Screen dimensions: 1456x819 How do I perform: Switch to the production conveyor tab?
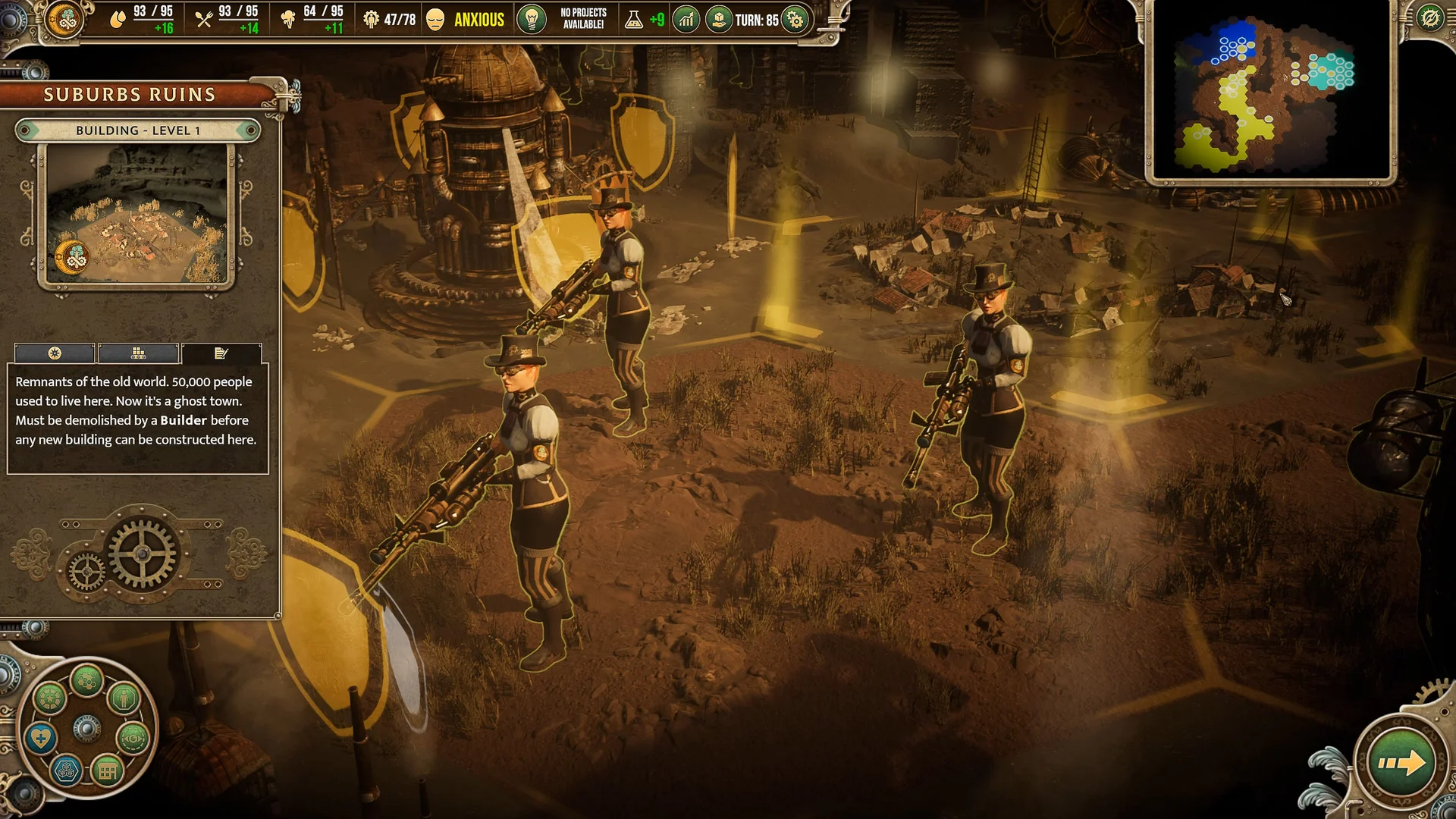pos(138,353)
